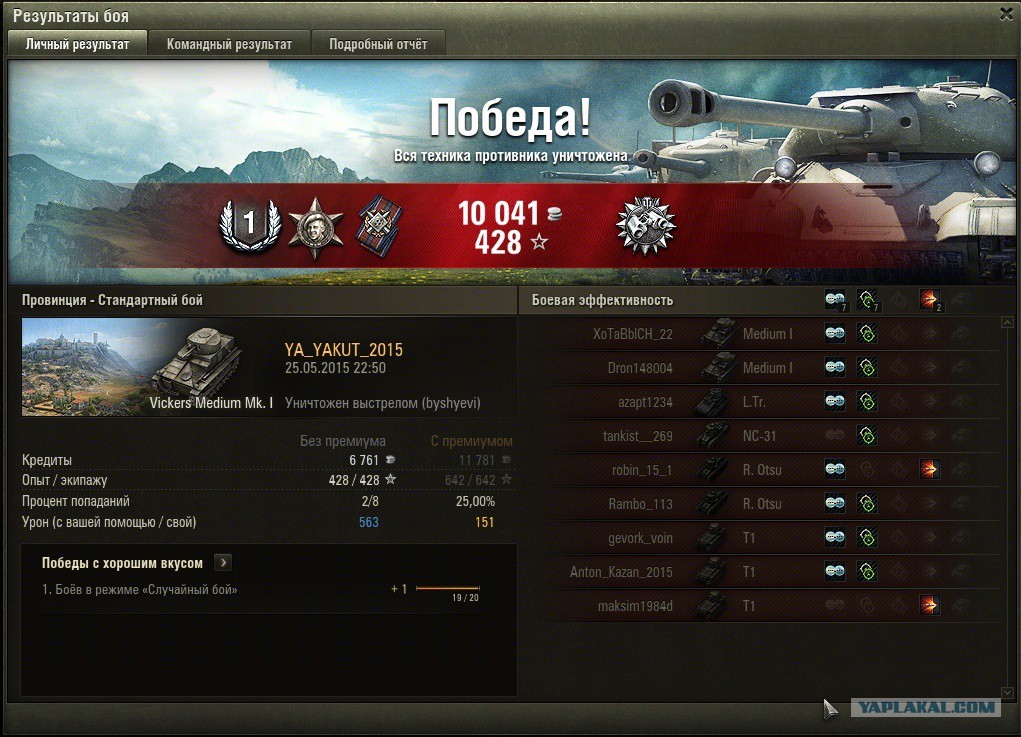The height and width of the screenshot is (737, 1021).
Task: Click the round battle hero medal
Action: (645, 226)
